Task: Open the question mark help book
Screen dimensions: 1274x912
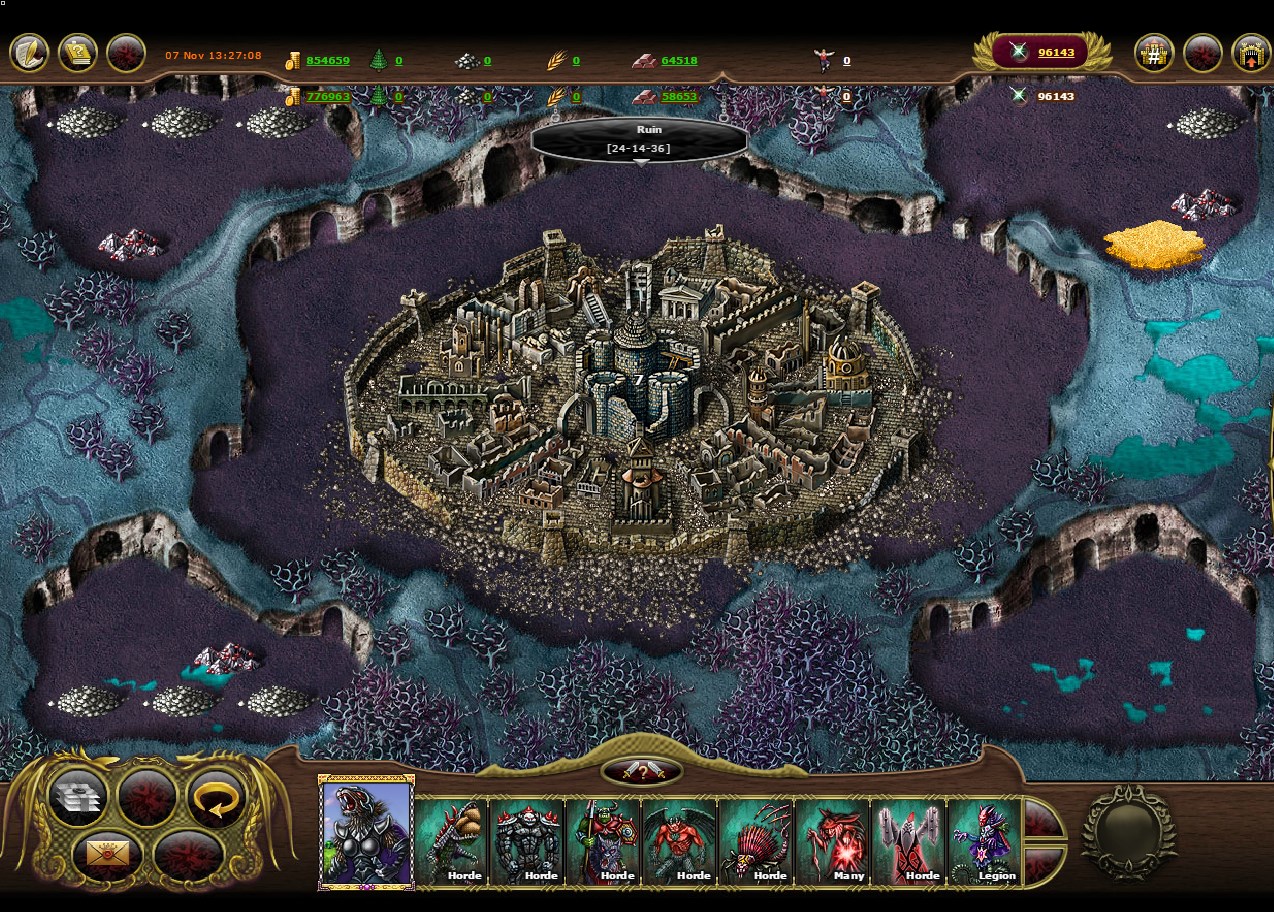Action: coord(78,54)
